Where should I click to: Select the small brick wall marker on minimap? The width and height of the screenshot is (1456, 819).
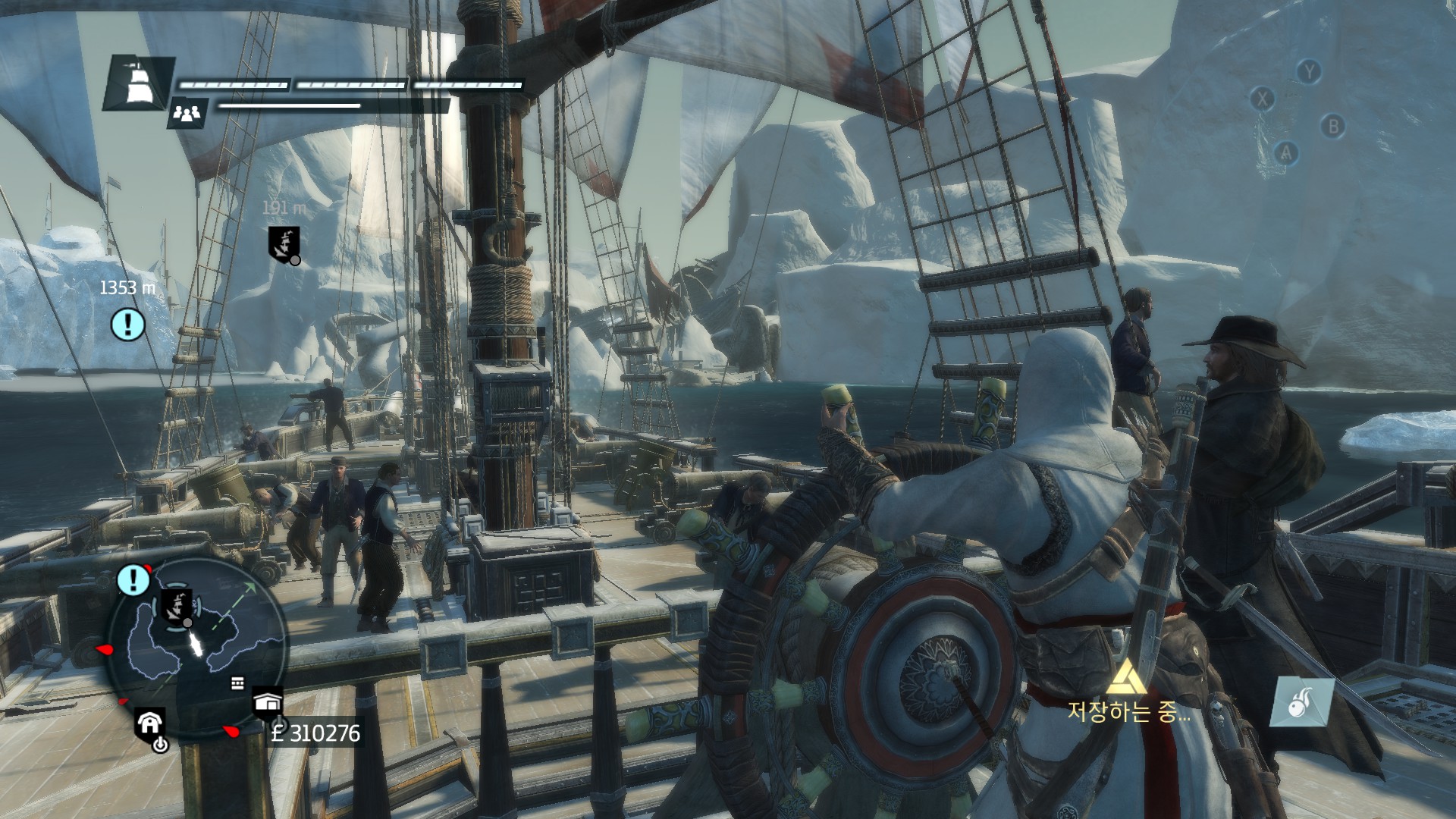pos(237,683)
